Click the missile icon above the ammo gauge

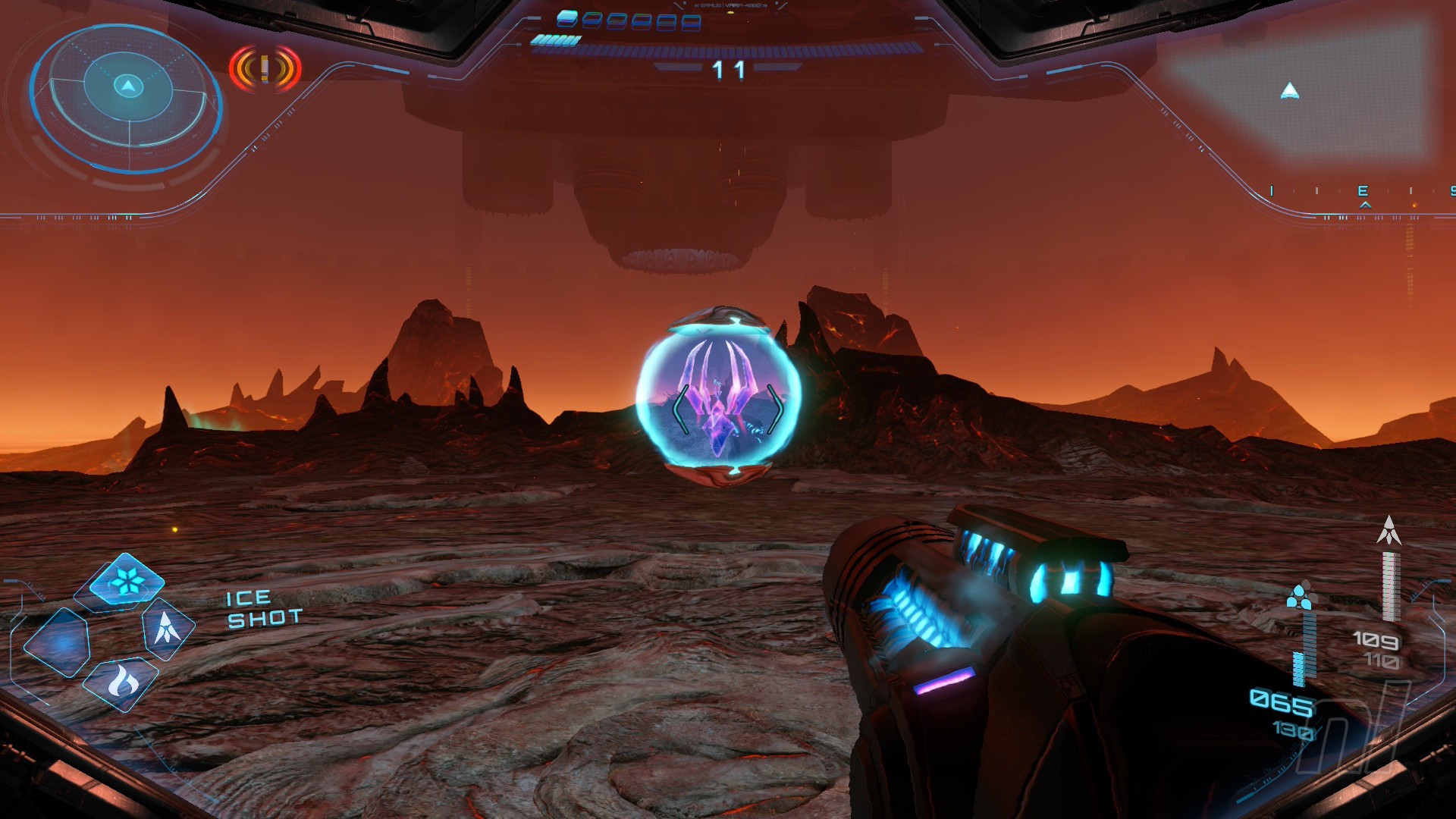[1389, 531]
